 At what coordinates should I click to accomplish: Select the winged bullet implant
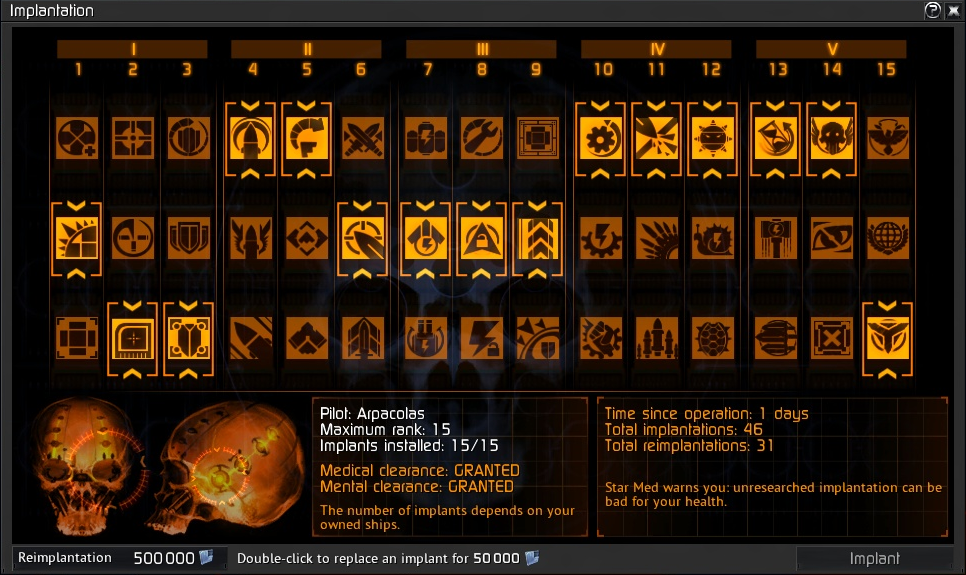253,238
